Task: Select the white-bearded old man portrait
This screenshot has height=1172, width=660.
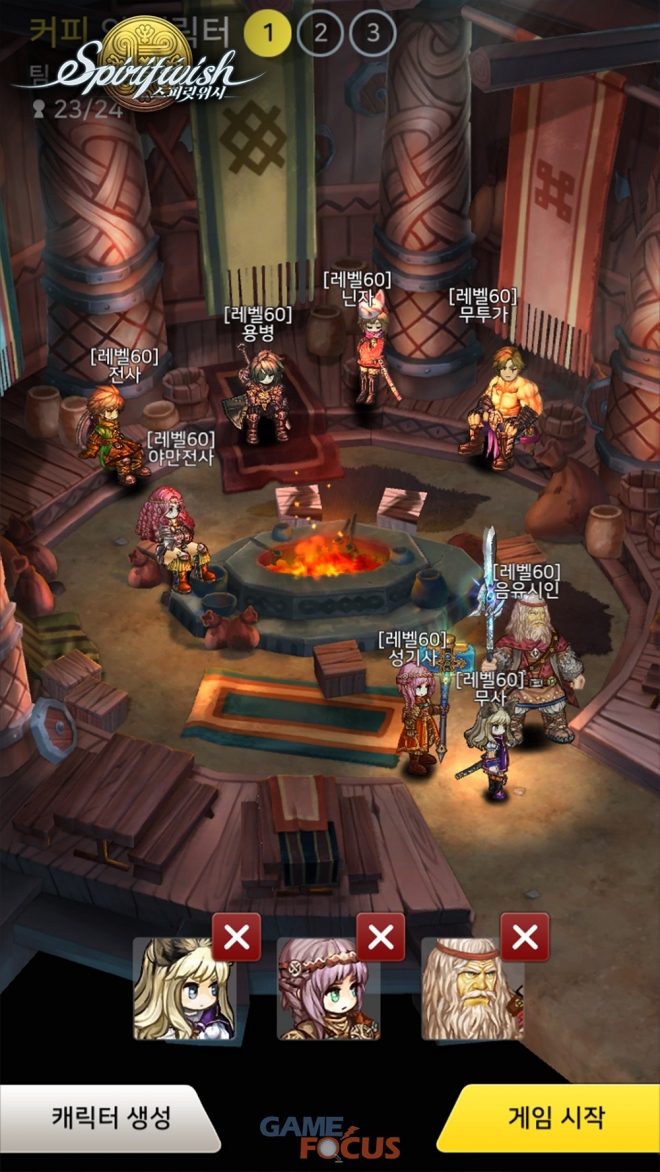Action: [x=471, y=990]
